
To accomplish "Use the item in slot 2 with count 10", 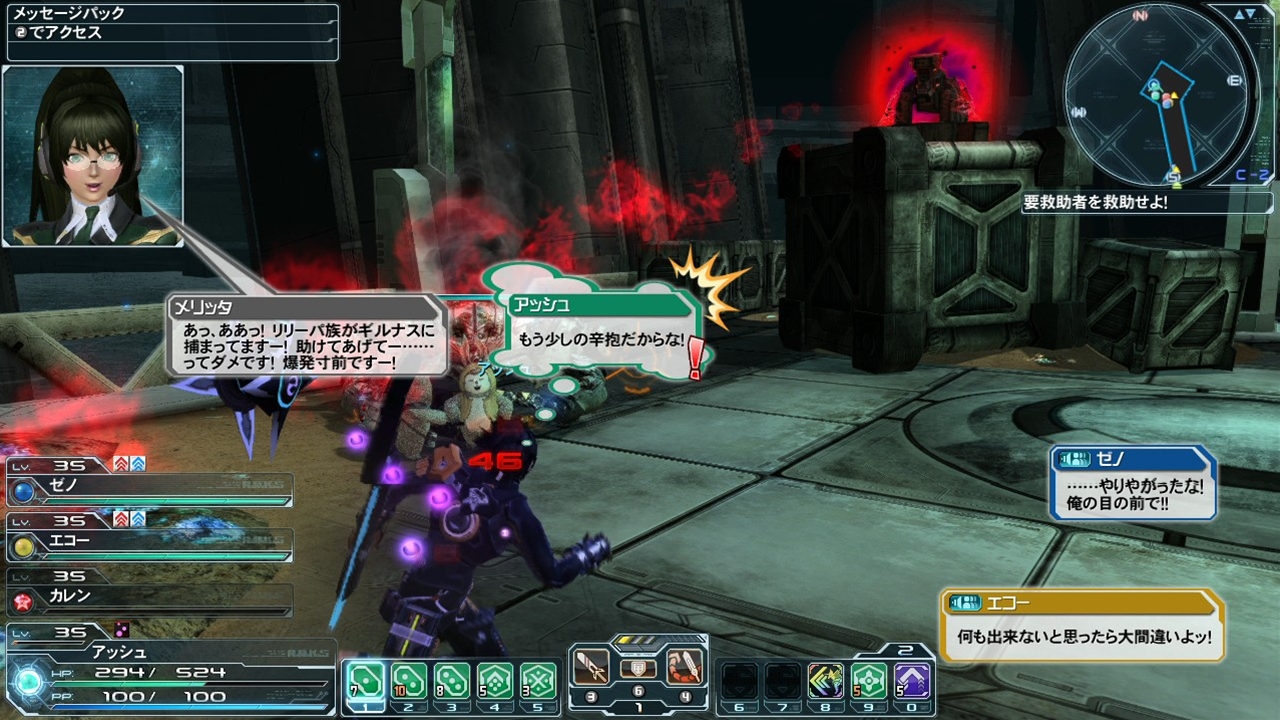I will (408, 681).
